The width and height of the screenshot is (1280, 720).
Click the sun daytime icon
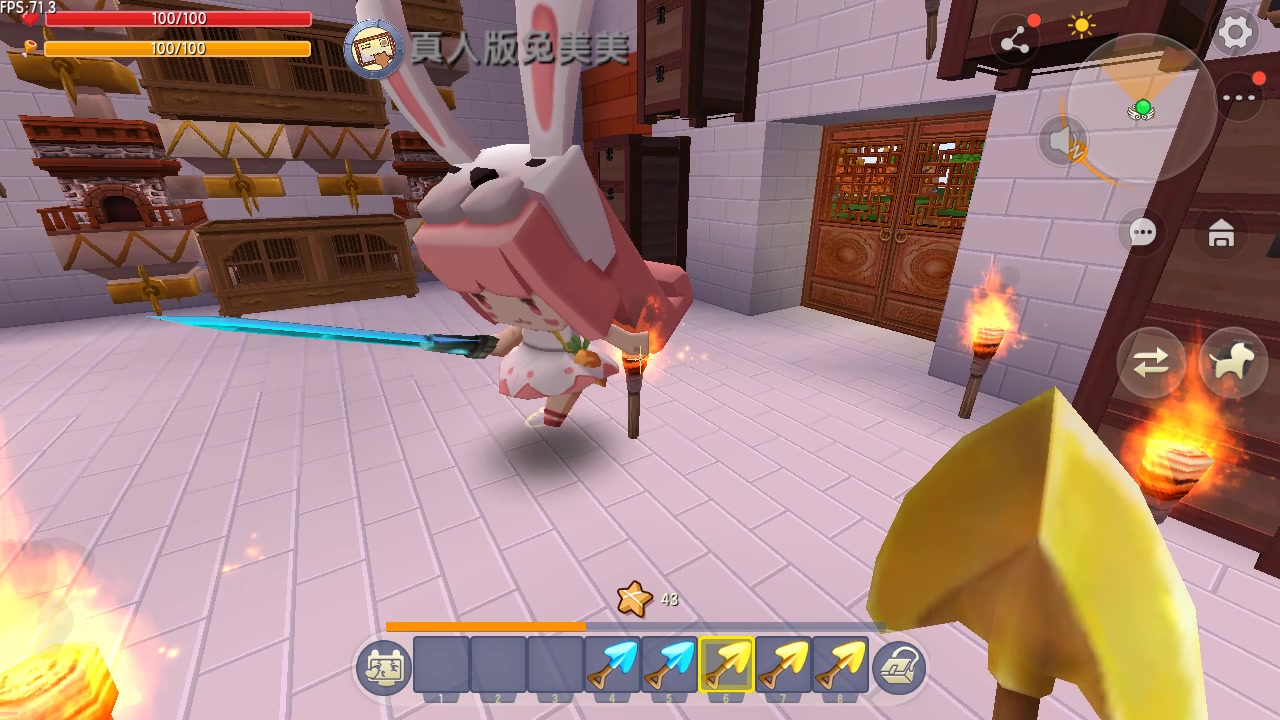tap(1082, 26)
